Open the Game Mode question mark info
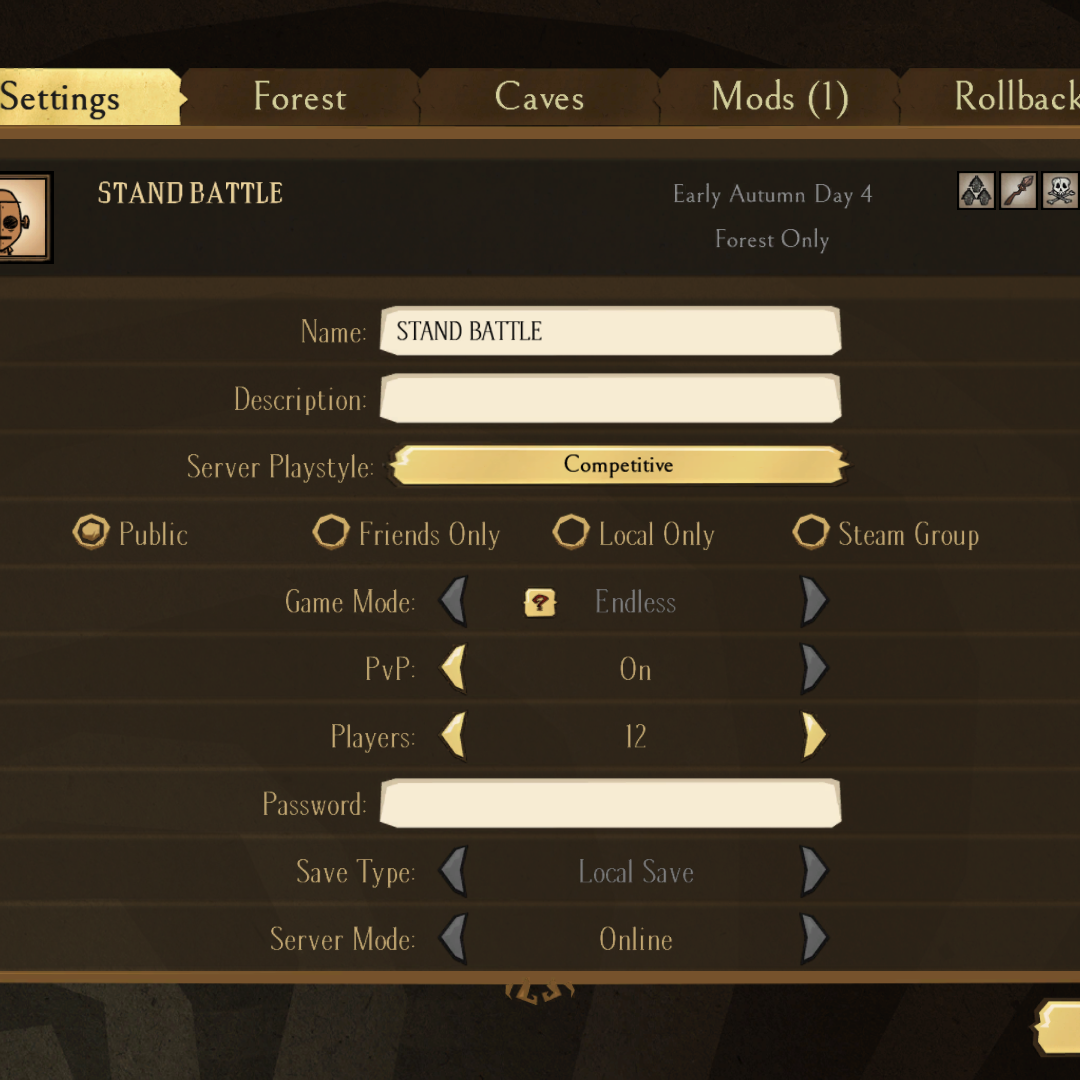This screenshot has height=1080, width=1080. (540, 602)
